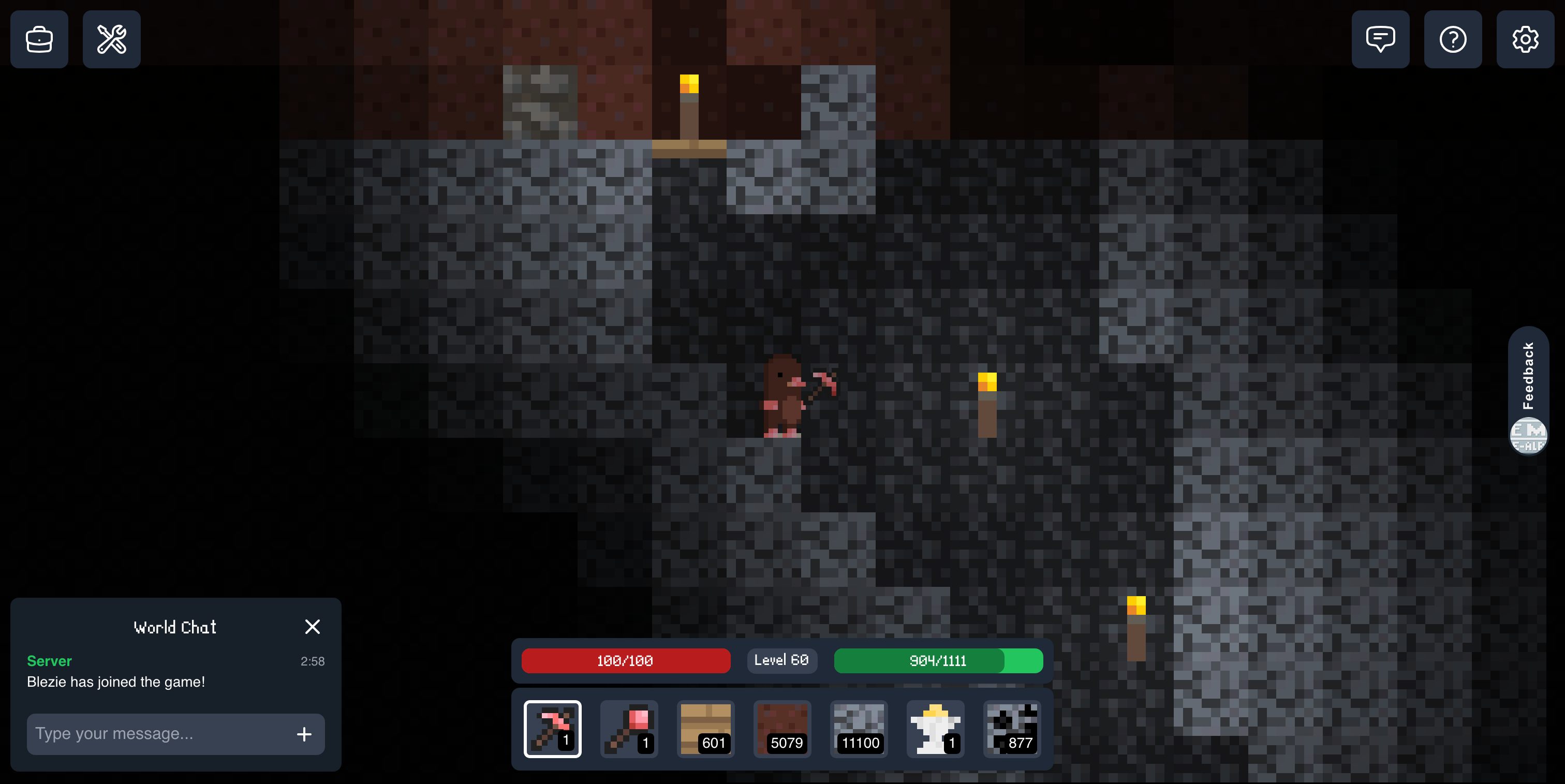Viewport: 1565px width, 784px height.
Task: Select the red axe hotbar slot
Action: click(629, 729)
